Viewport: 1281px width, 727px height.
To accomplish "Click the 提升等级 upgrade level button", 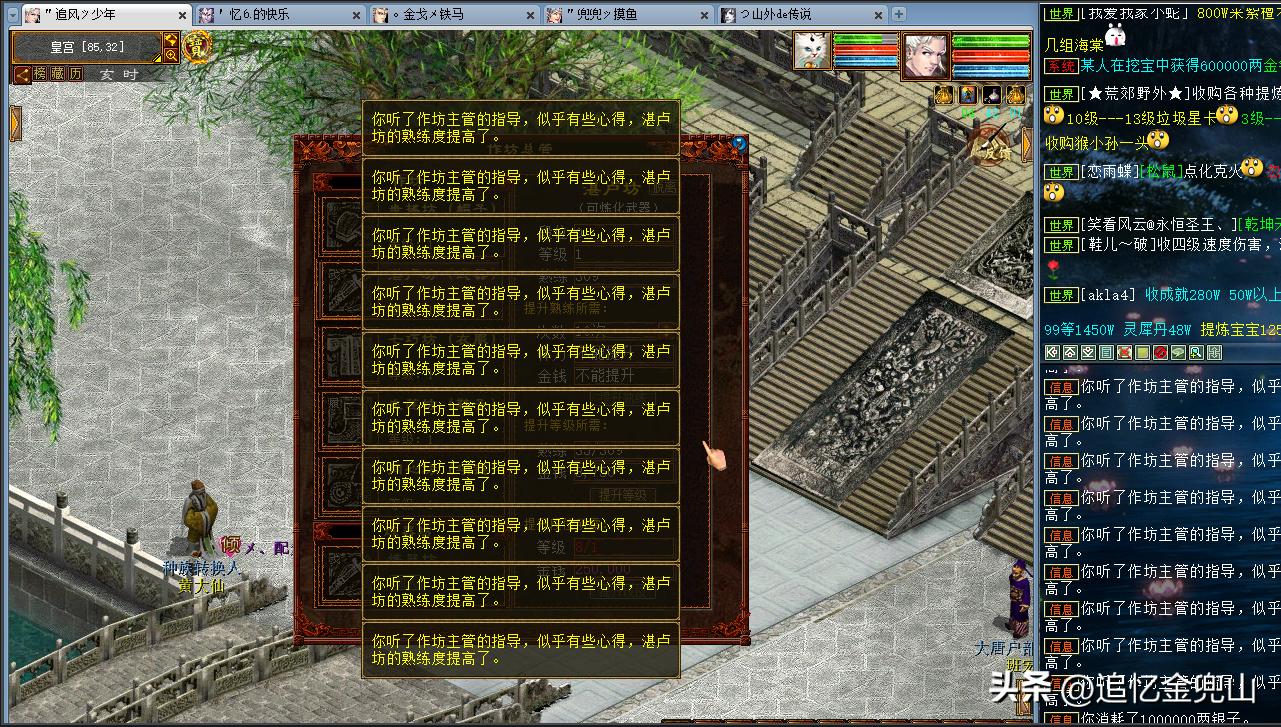I will (621, 494).
